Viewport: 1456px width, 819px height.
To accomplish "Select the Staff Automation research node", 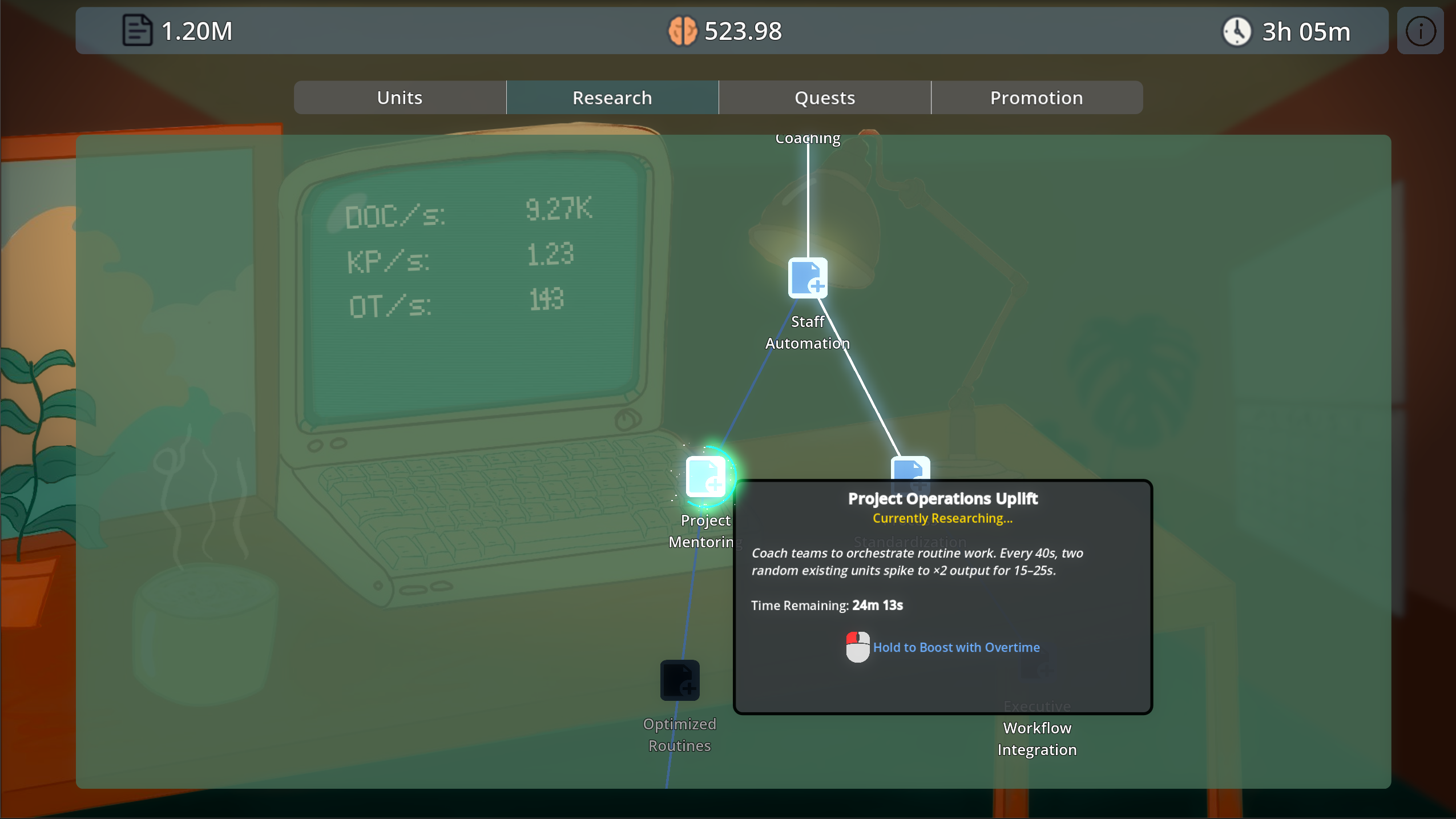I will (807, 279).
